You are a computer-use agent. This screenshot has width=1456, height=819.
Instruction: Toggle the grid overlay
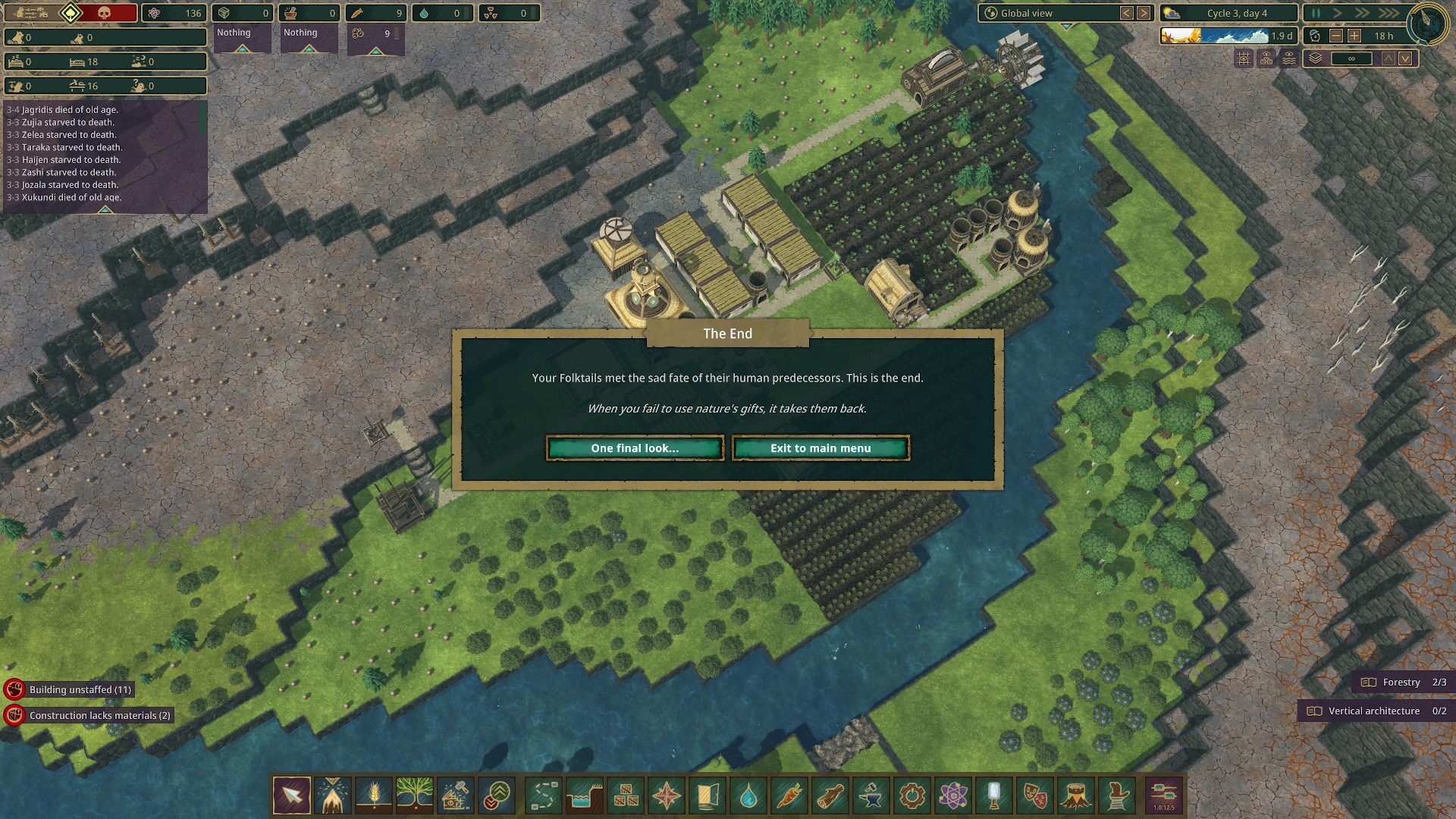[x=1244, y=58]
